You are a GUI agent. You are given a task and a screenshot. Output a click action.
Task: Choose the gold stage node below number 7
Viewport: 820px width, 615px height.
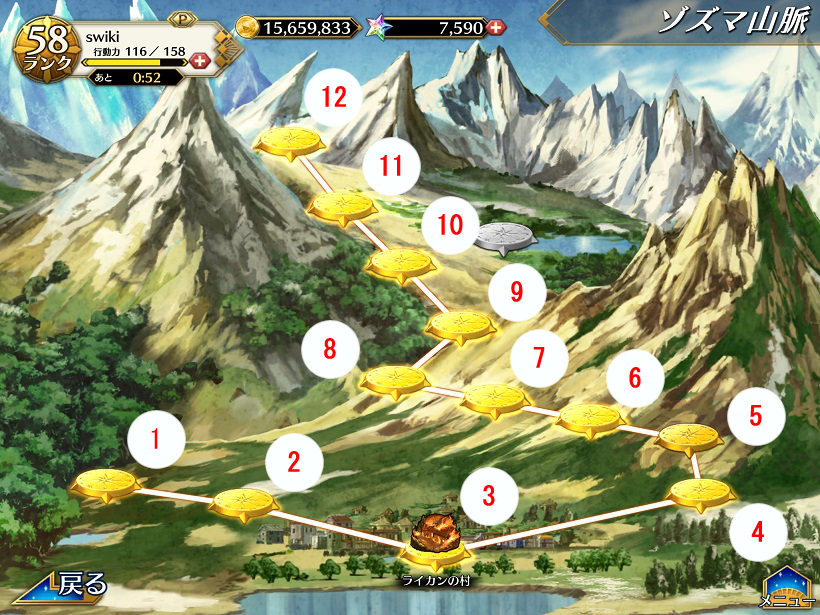(x=495, y=399)
